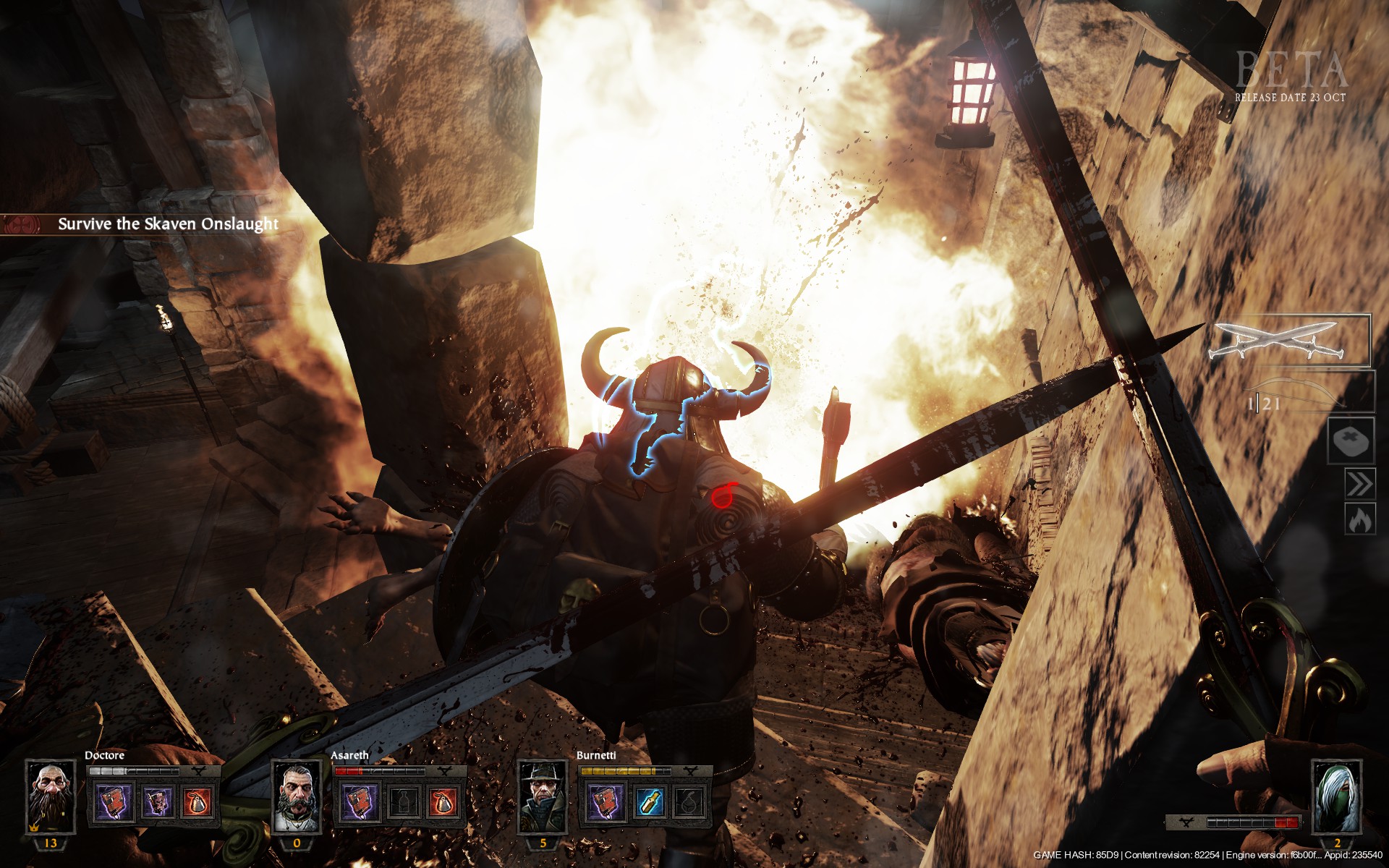Click the Survive the Skaven Onslaught objective
Viewport: 1389px width, 868px height.
click(x=168, y=224)
